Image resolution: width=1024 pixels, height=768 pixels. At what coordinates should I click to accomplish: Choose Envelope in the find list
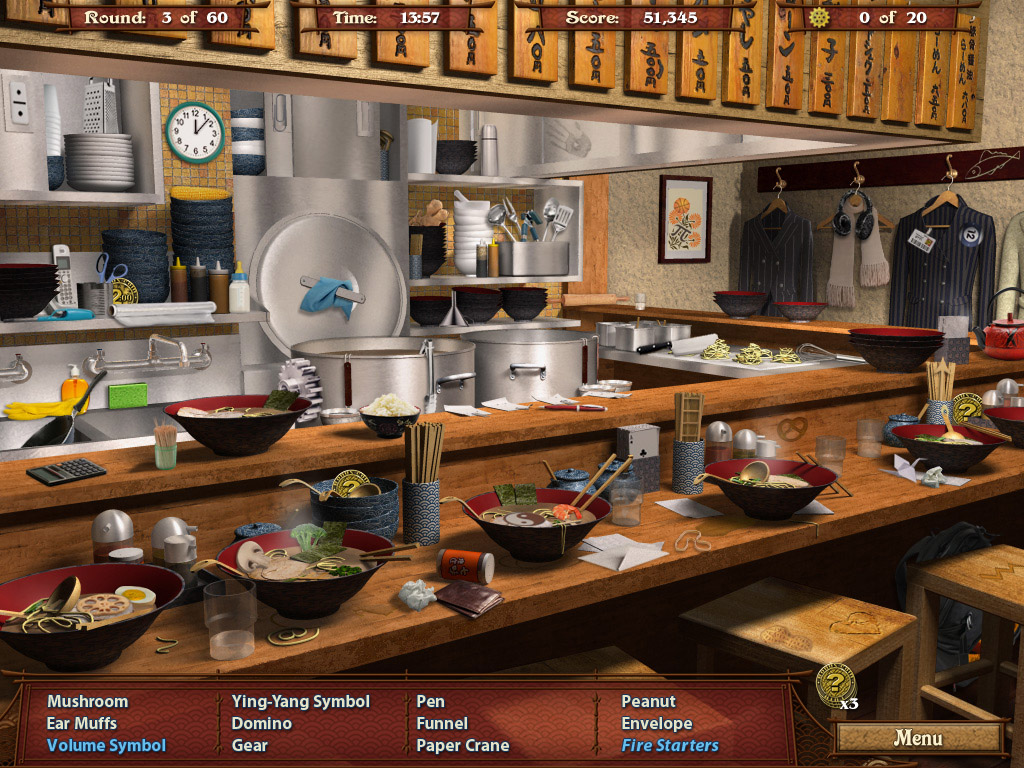[x=657, y=723]
